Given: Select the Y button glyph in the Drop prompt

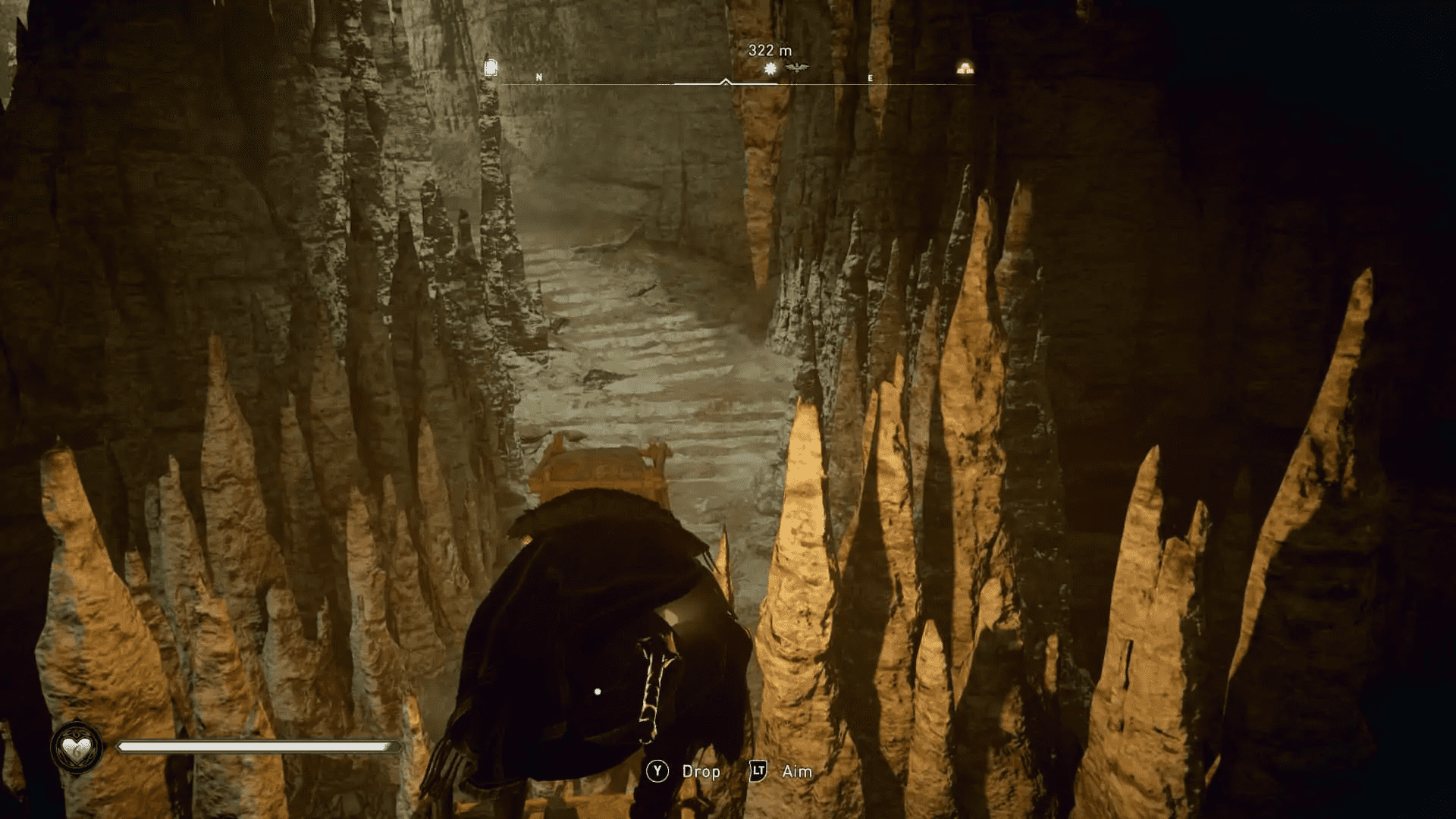Looking at the screenshot, I should [657, 772].
